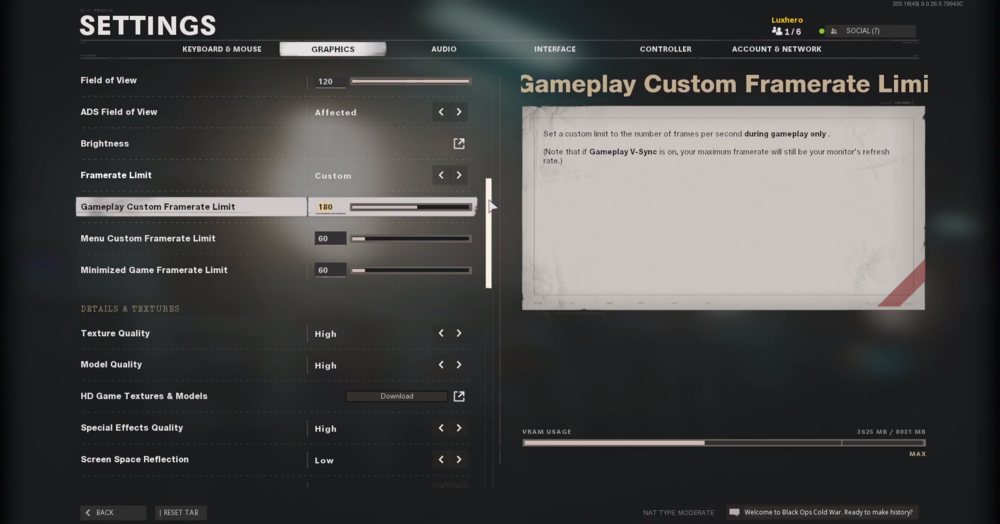This screenshot has height=524, width=1000.
Task: Click right arrow for Texture Quality
Action: (x=459, y=333)
